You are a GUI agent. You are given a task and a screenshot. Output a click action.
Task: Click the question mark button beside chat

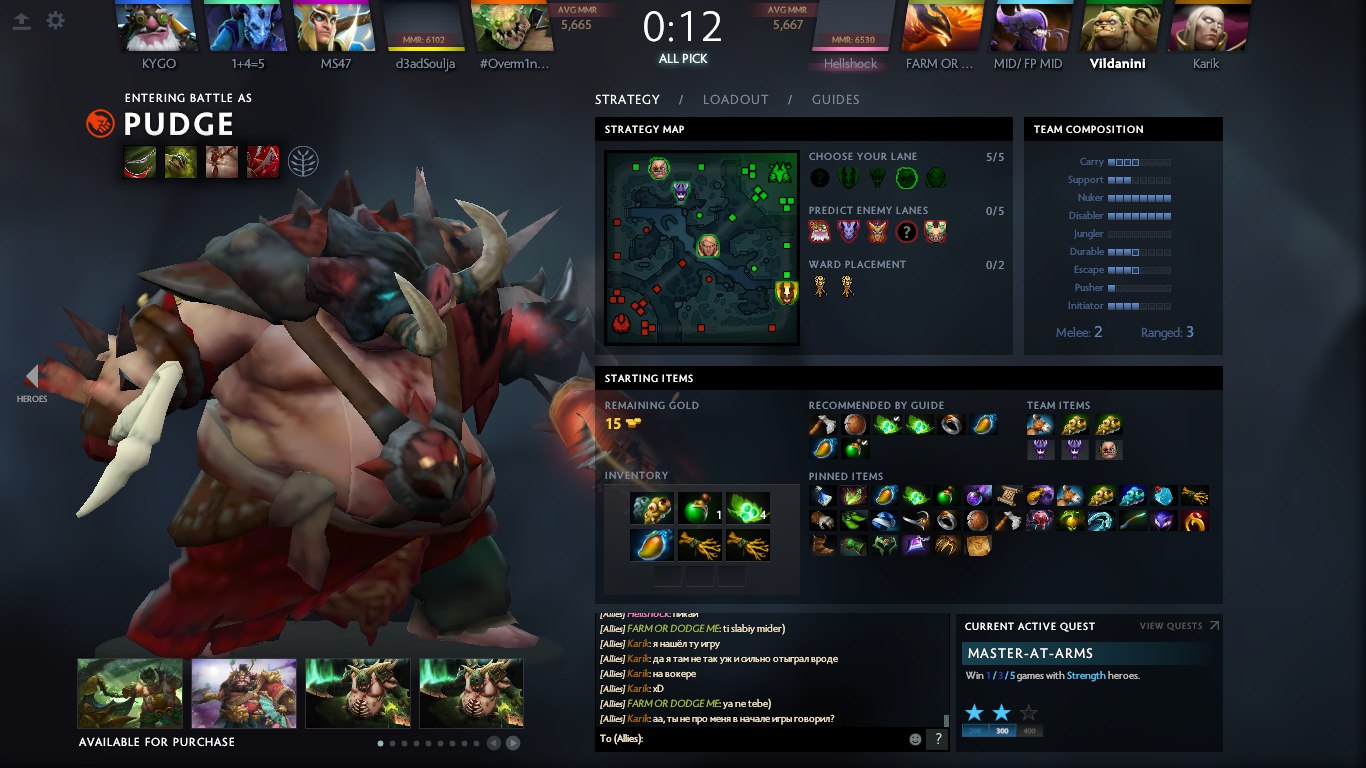coord(937,739)
